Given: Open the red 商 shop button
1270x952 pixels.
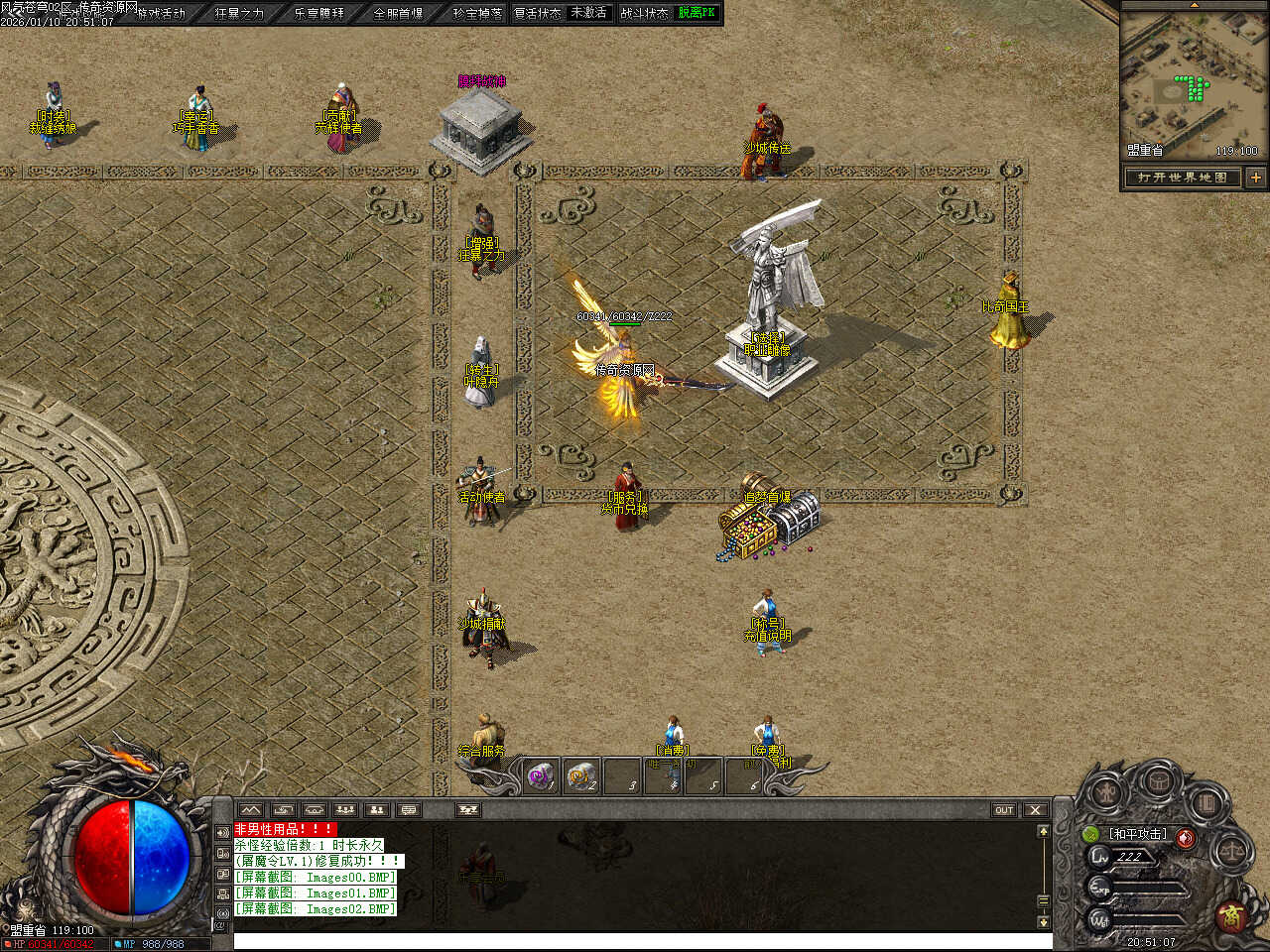Looking at the screenshot, I should (1231, 914).
